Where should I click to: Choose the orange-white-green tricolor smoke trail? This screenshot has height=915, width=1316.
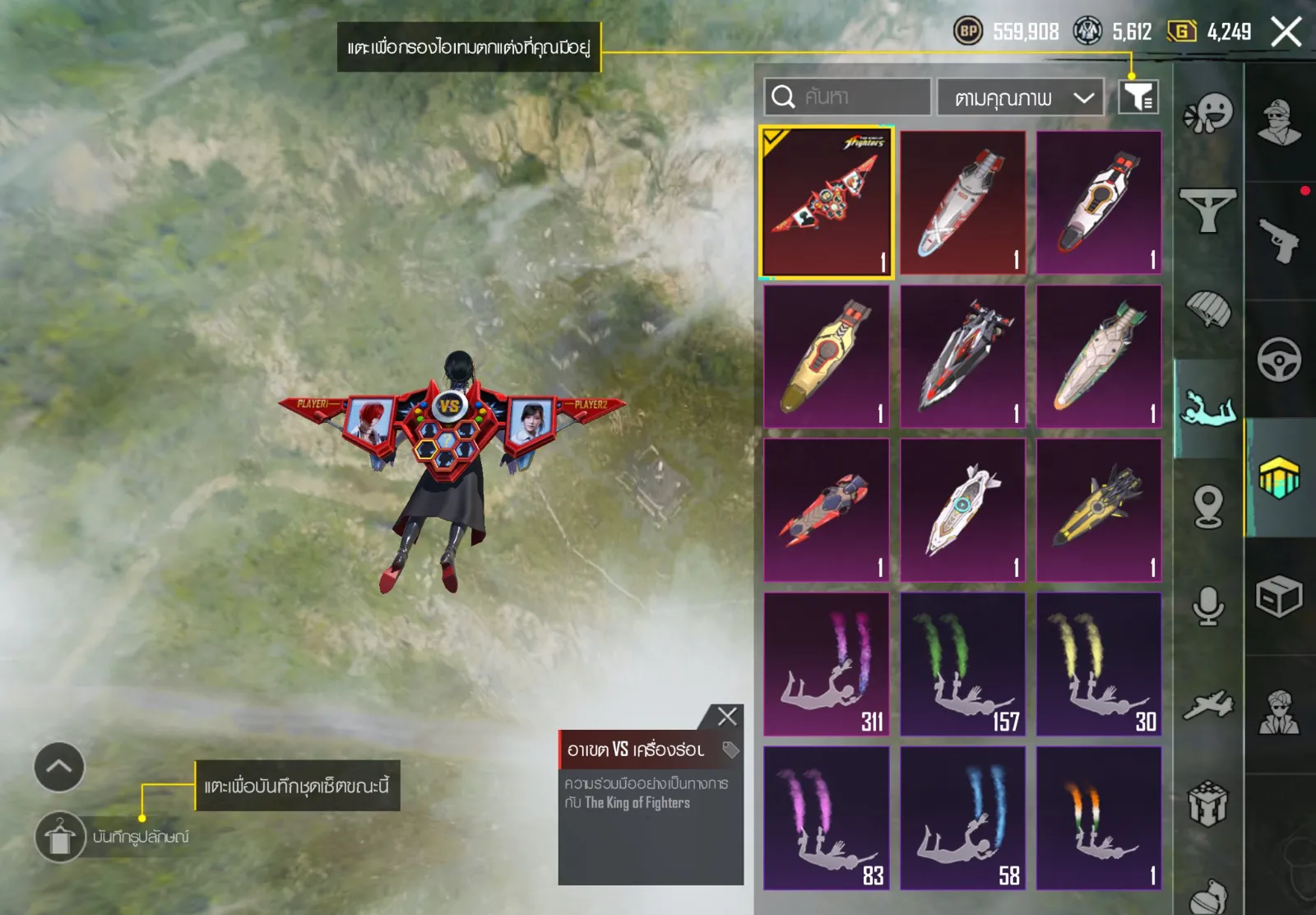1099,818
